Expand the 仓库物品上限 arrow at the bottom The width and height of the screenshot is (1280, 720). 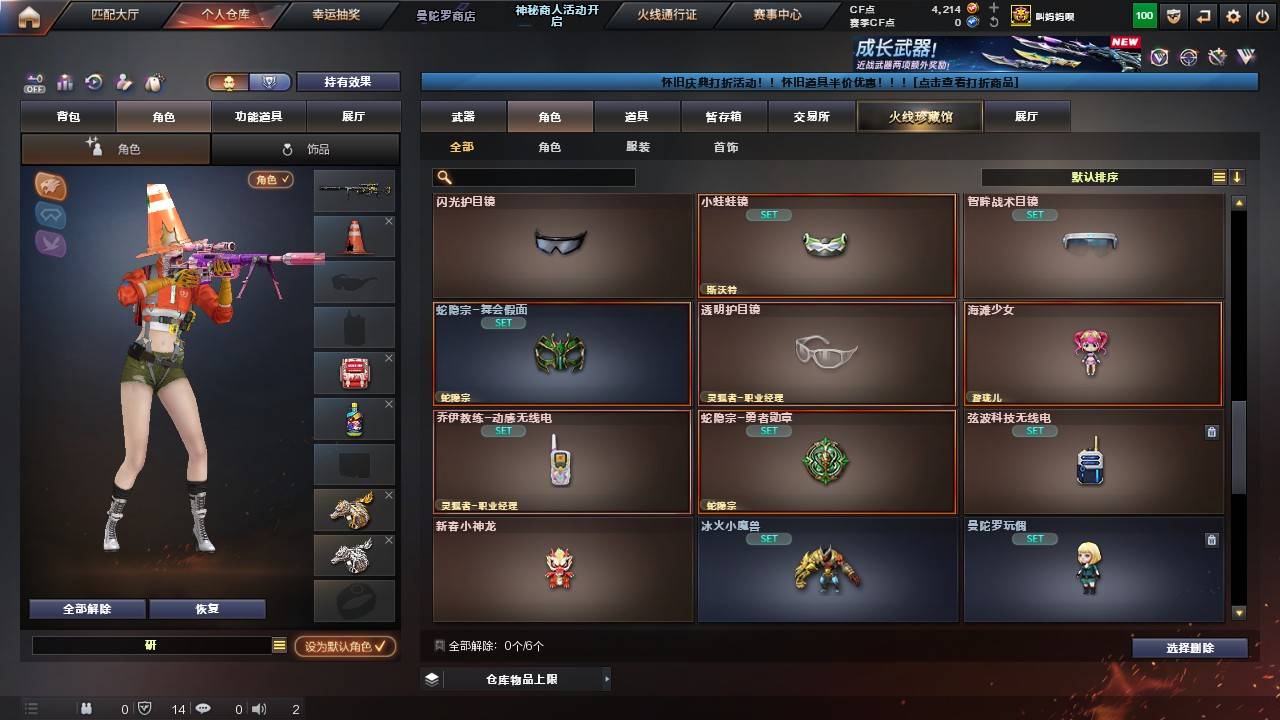click(605, 678)
